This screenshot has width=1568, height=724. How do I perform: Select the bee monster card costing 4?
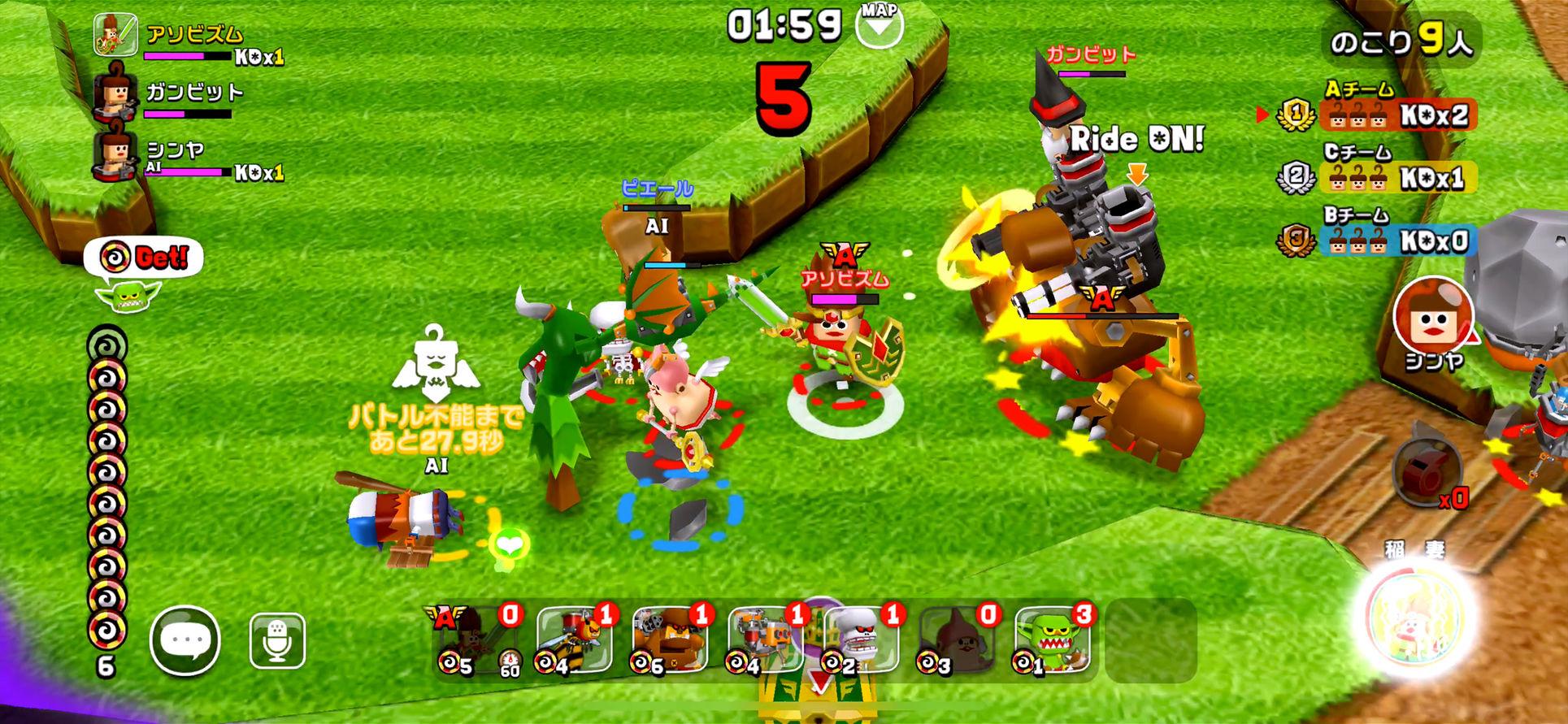point(574,640)
